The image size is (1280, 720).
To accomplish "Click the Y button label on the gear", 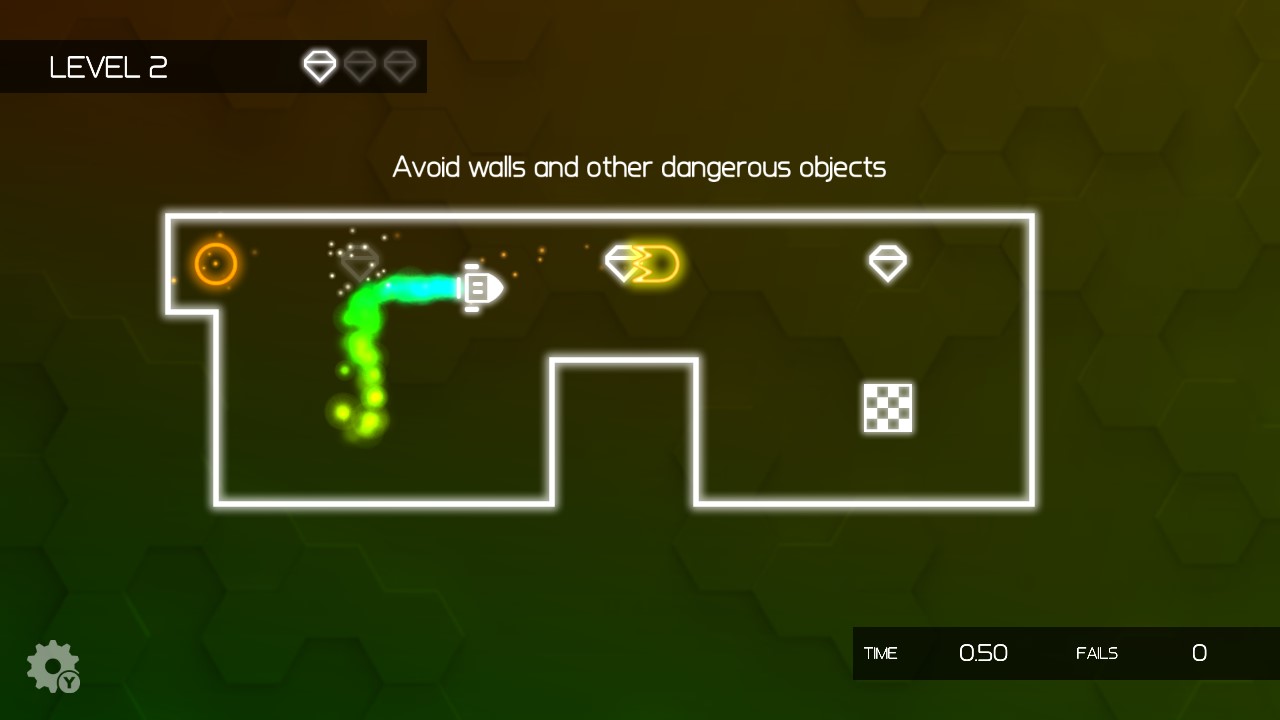I will (x=68, y=683).
